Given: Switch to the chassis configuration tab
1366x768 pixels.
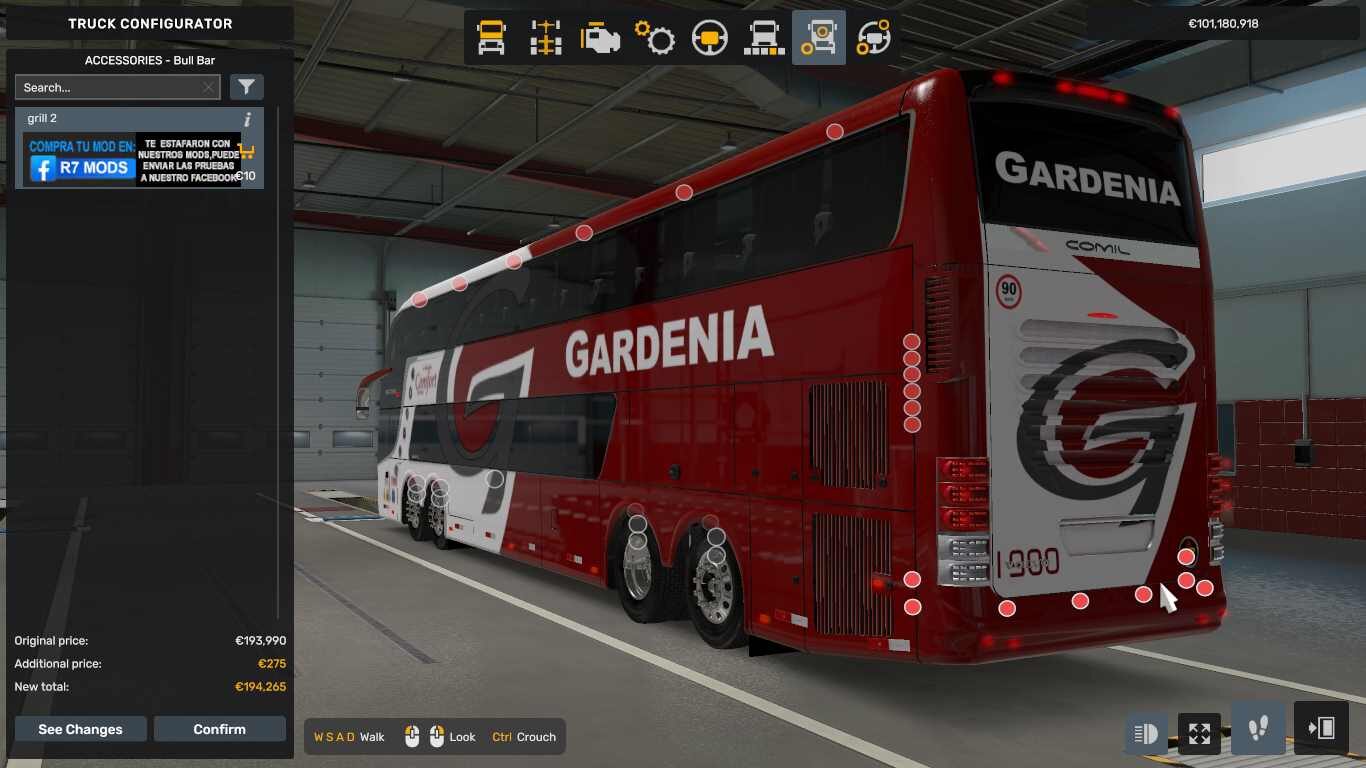Looking at the screenshot, I should coord(546,38).
